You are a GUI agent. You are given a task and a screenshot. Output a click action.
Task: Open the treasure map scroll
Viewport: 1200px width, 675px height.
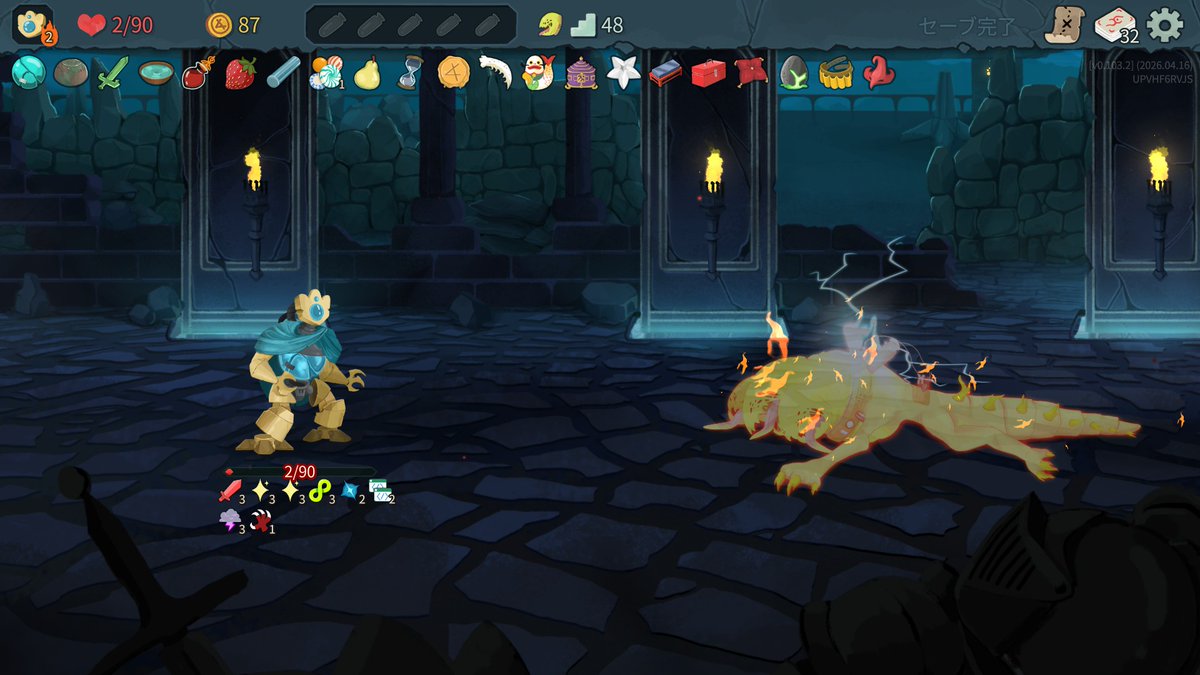pyautogui.click(x=1064, y=25)
